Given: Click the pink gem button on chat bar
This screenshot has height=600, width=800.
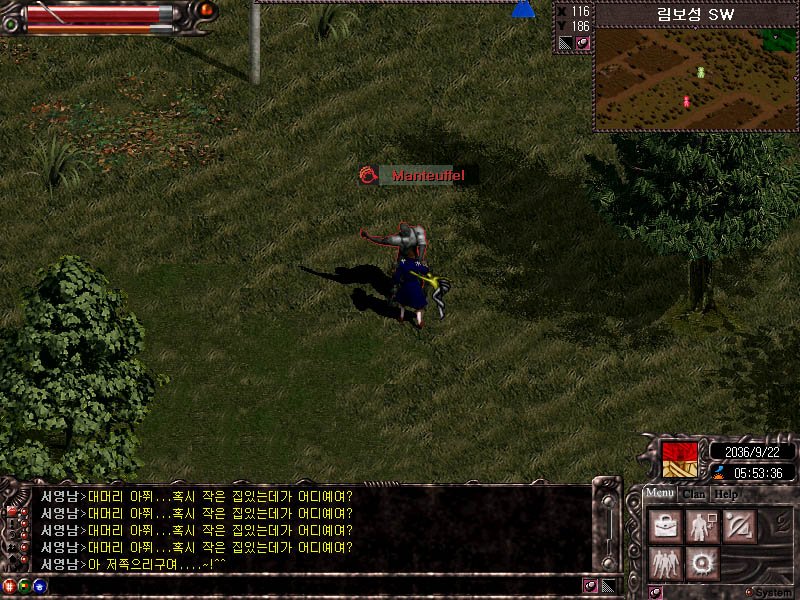Looking at the screenshot, I should [x=590, y=586].
